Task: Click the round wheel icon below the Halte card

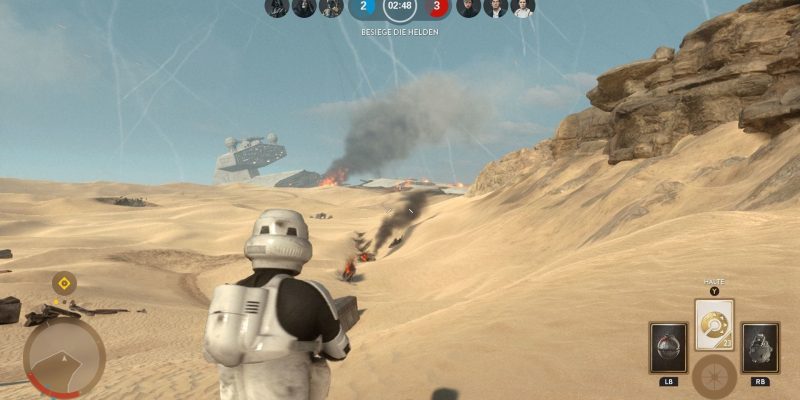Action: 714,378
